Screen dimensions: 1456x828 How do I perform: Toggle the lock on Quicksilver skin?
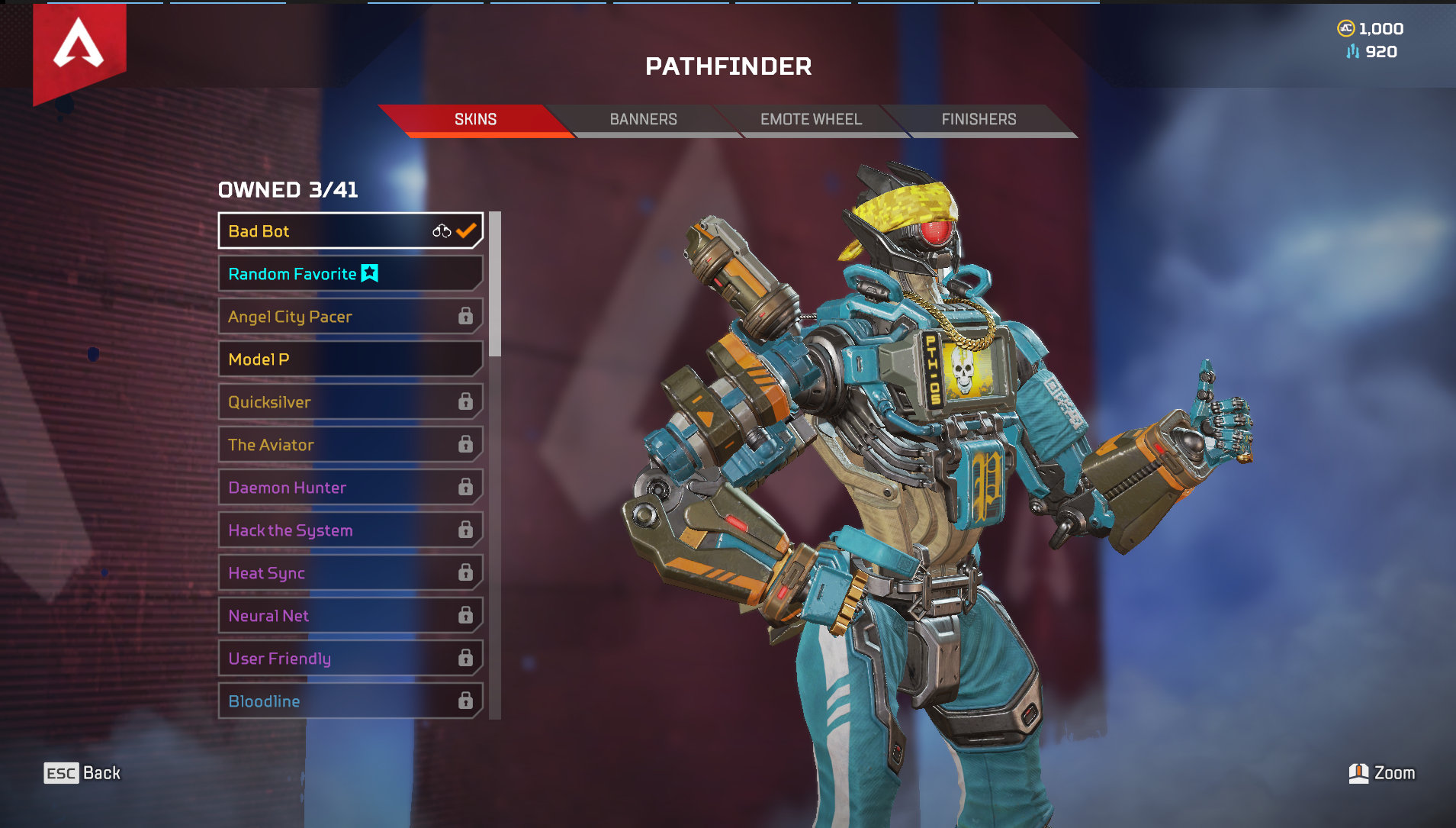point(466,401)
